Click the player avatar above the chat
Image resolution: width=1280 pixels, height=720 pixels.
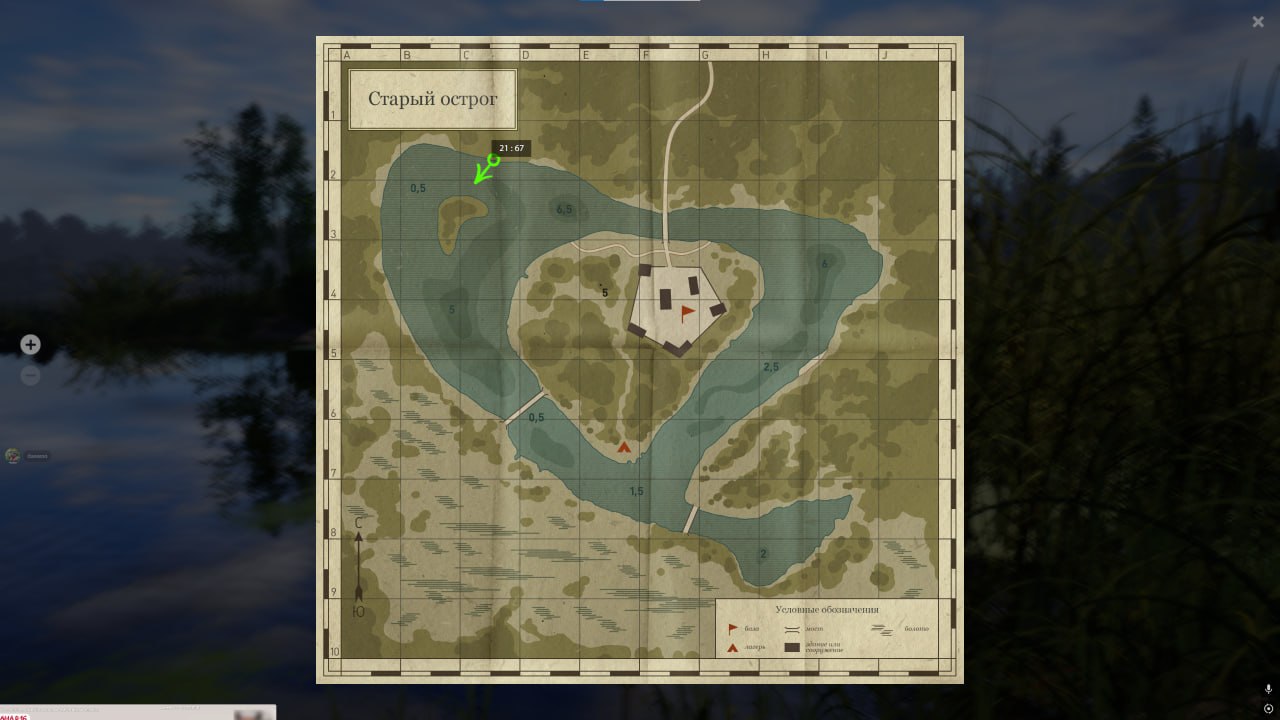click(x=13, y=455)
